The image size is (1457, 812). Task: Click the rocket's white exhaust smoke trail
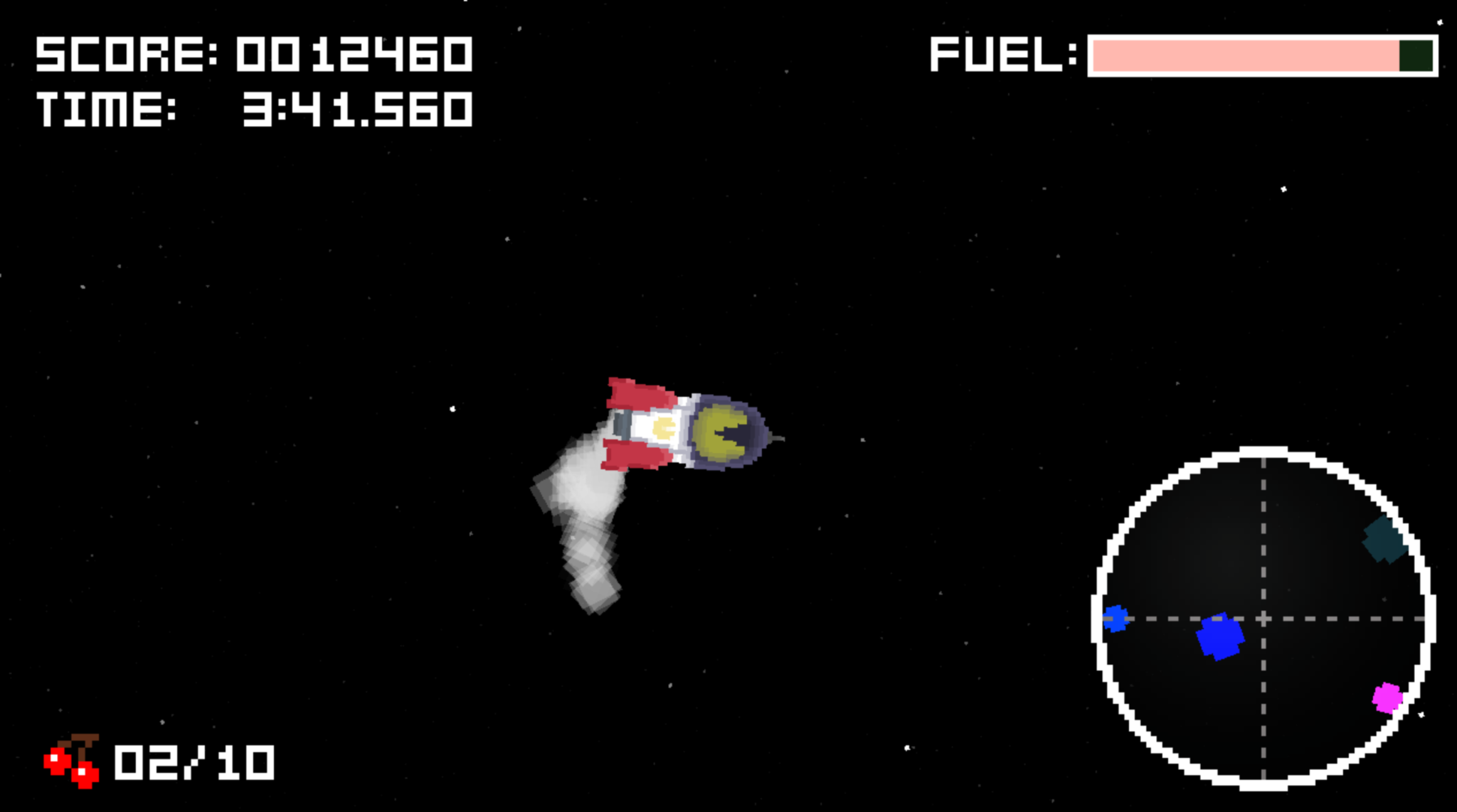point(583,526)
